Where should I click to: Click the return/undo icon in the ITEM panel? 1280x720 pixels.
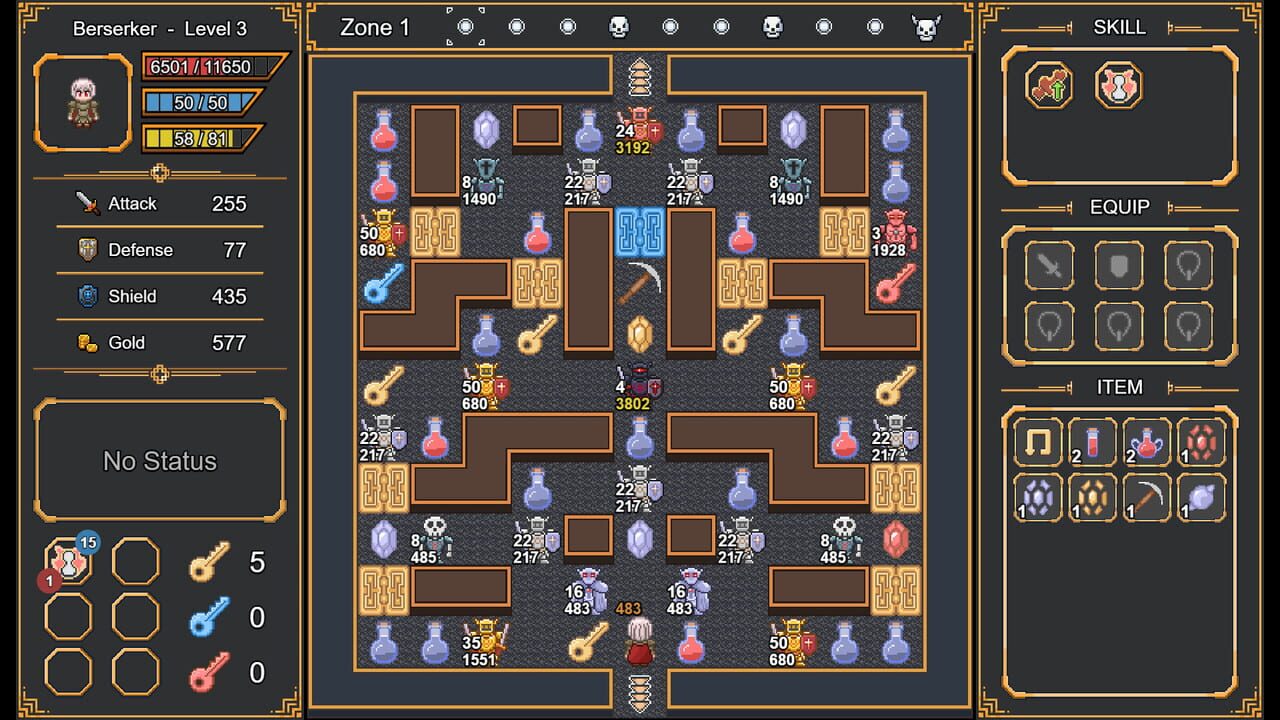(1037, 443)
